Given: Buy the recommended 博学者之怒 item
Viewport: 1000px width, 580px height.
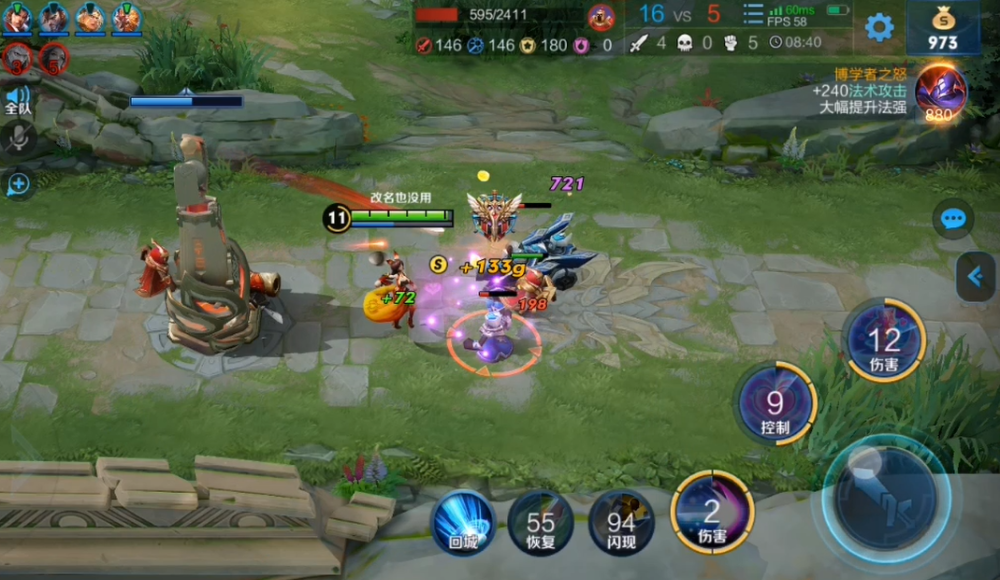Looking at the screenshot, I should 939,90.
